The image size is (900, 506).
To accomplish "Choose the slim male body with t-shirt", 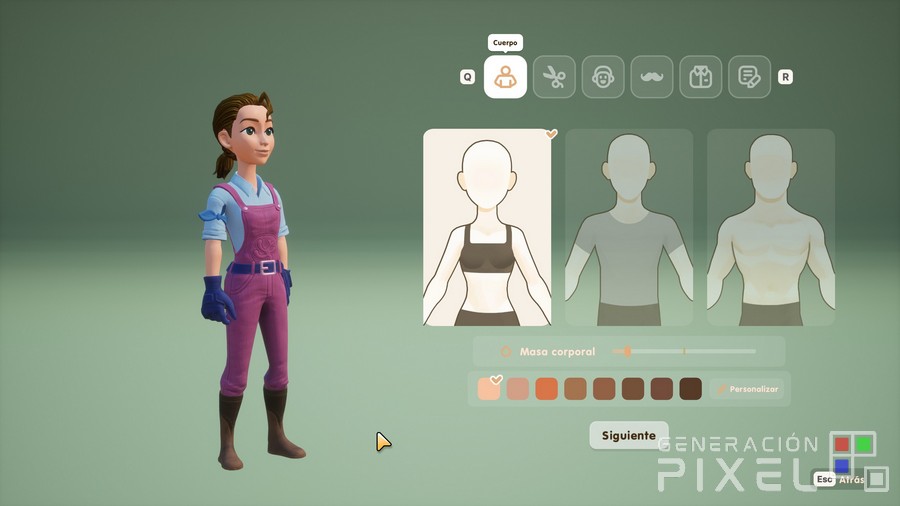I will point(629,227).
